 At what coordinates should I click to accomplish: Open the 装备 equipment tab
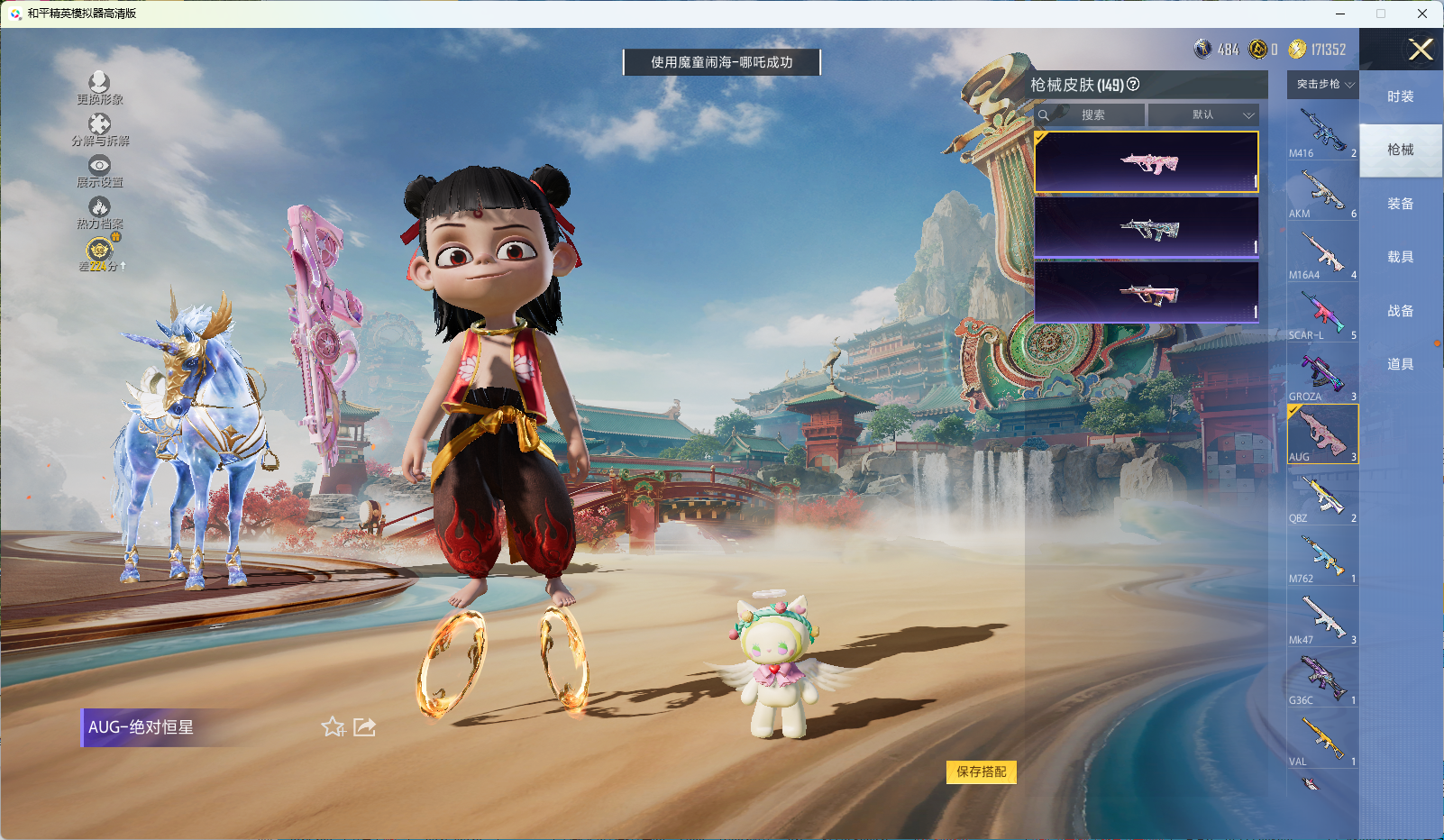[x=1400, y=204]
